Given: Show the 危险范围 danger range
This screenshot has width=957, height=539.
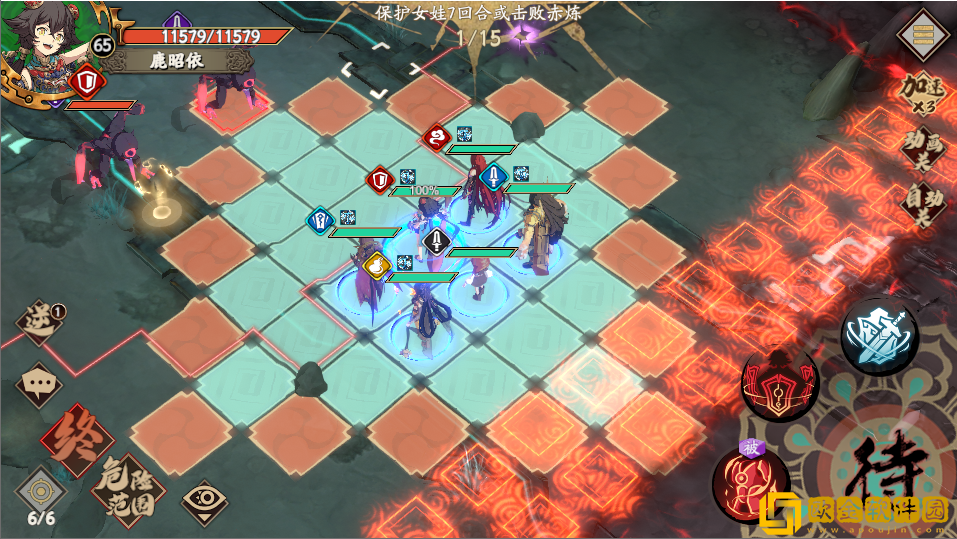Looking at the screenshot, I should [127, 488].
